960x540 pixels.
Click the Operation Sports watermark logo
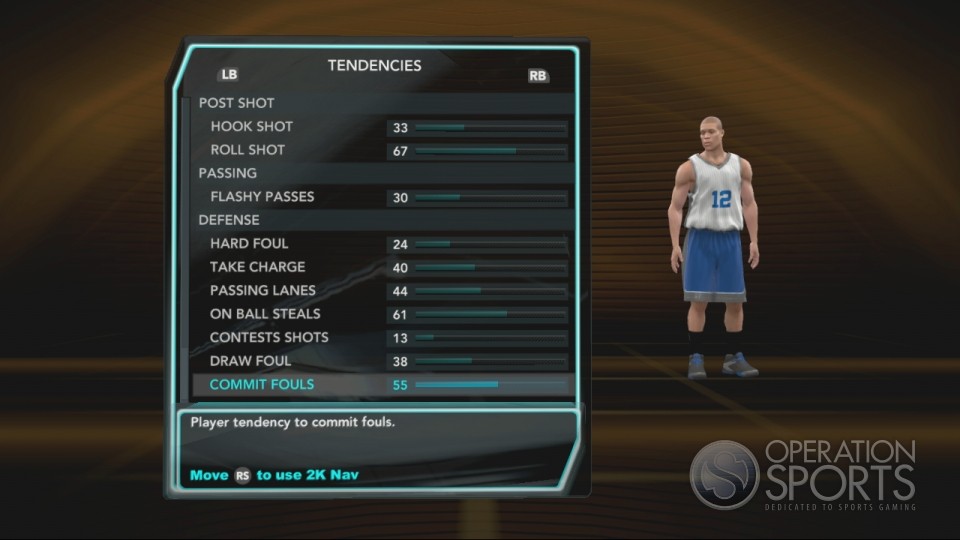(803, 475)
